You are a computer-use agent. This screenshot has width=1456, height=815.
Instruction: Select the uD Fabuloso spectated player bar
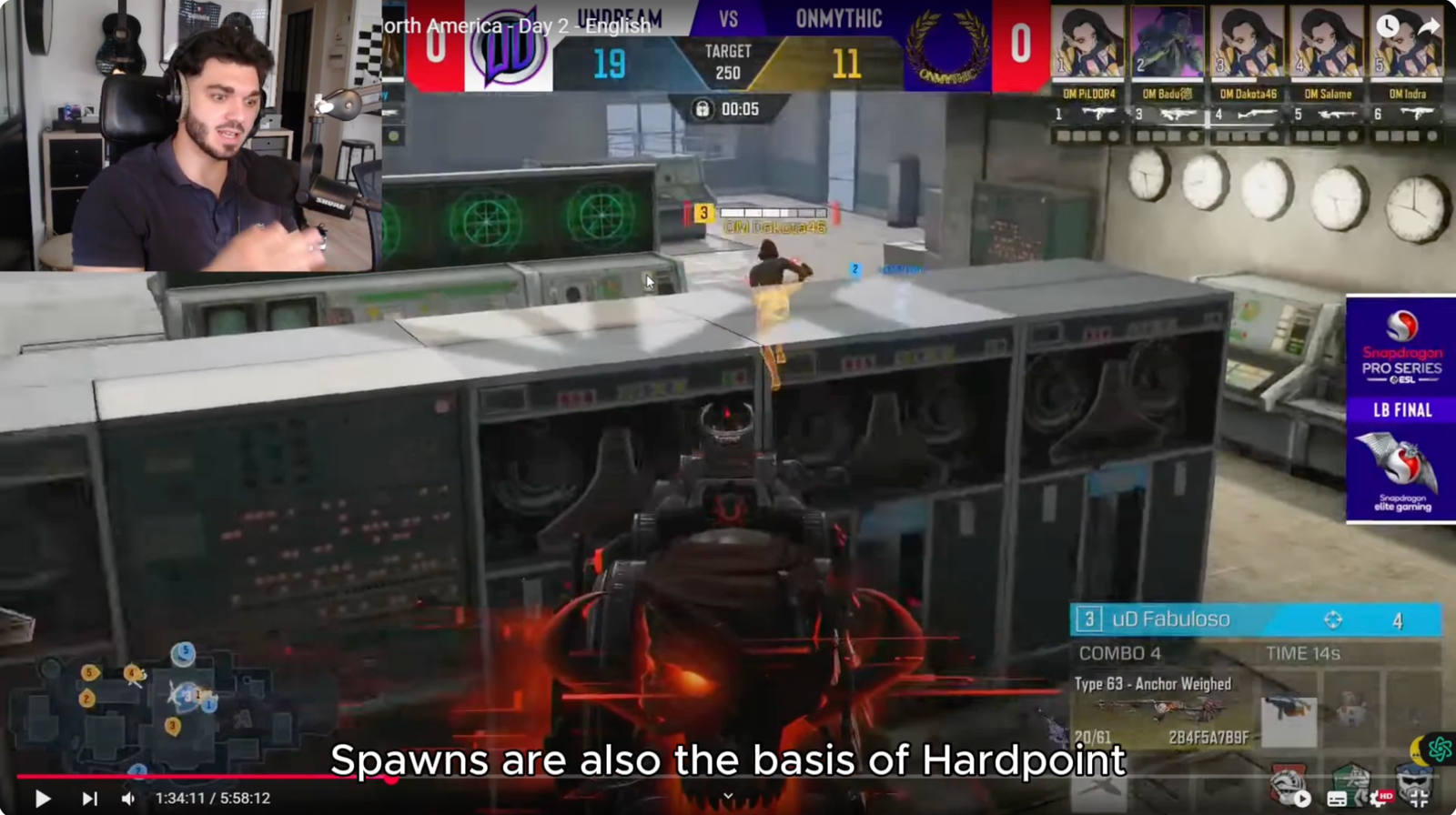(x=1255, y=619)
